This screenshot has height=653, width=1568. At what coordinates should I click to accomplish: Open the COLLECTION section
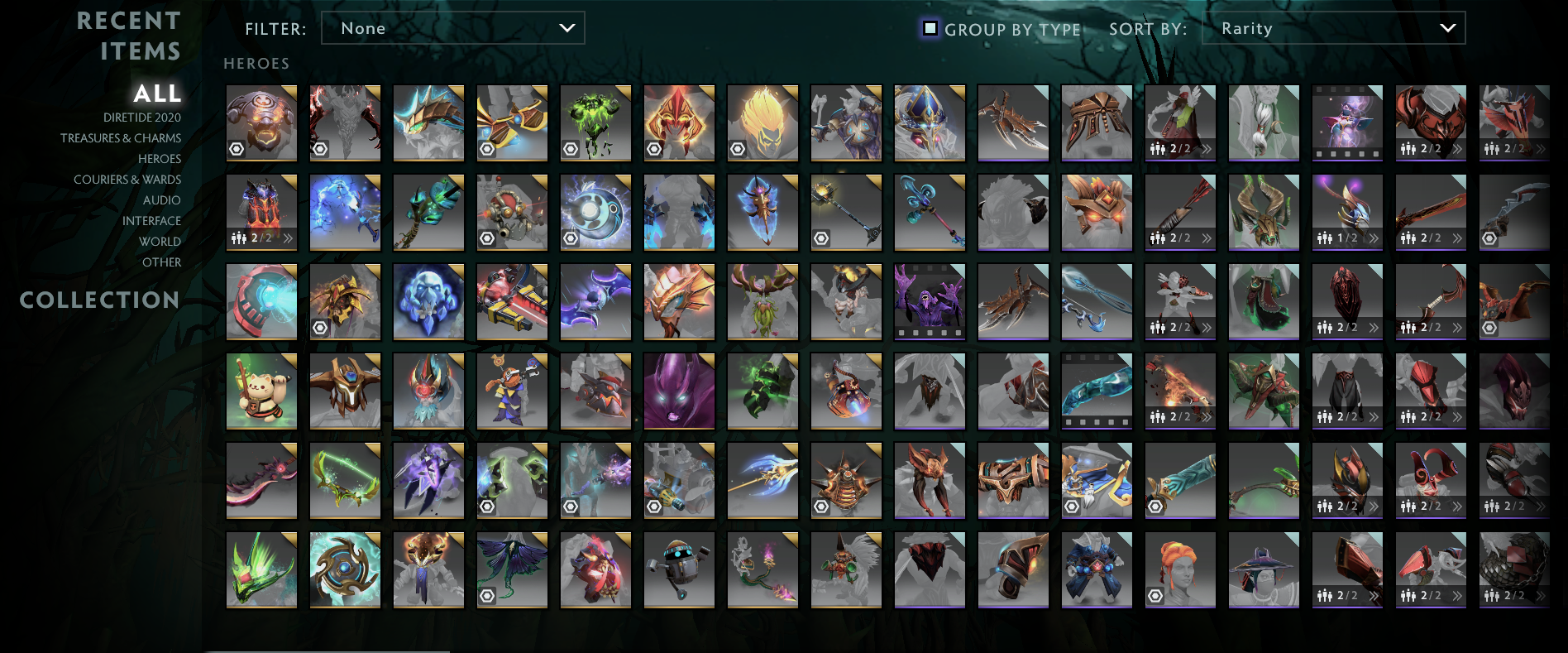tap(99, 300)
